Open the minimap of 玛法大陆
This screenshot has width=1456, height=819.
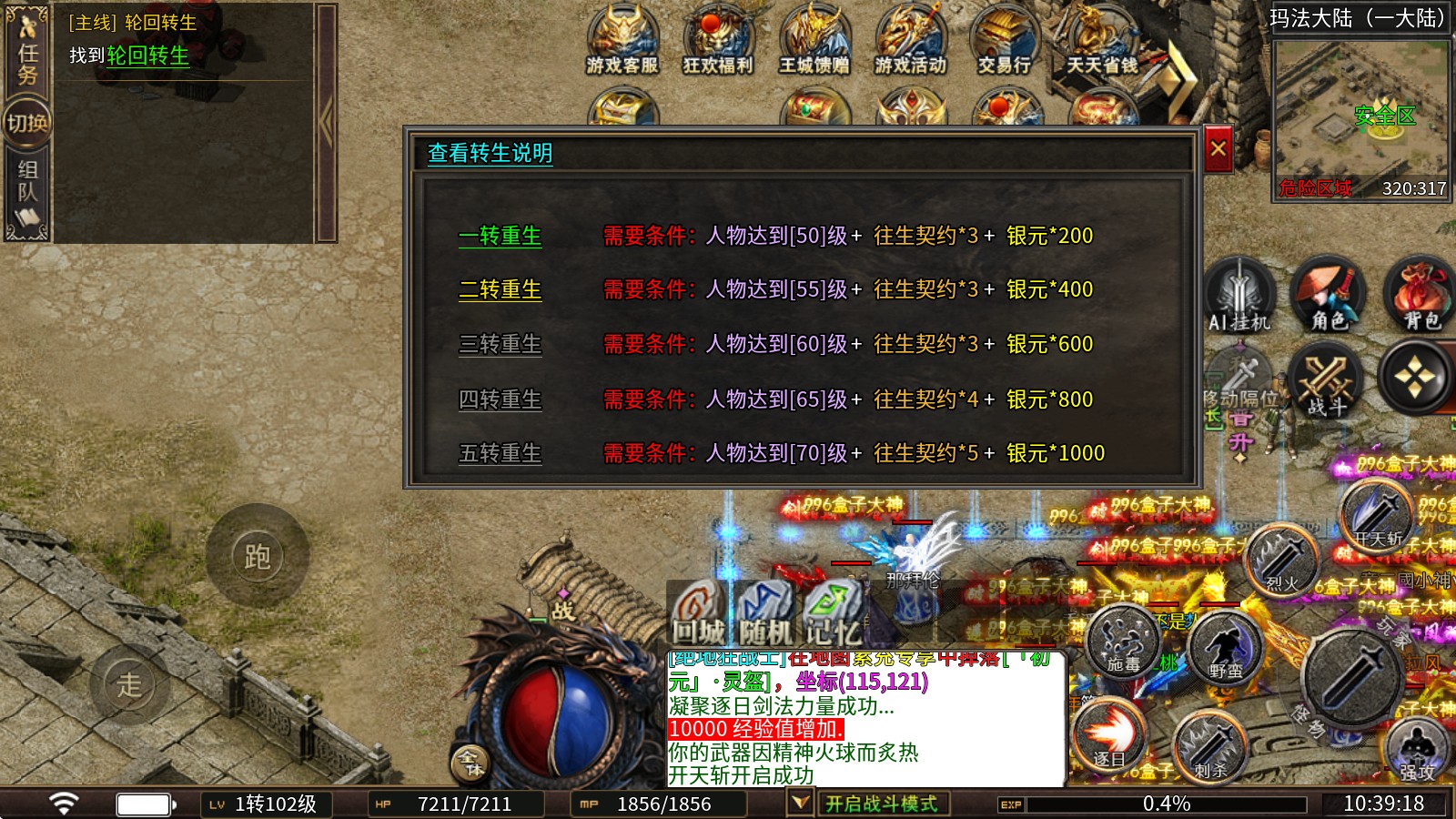point(1360,118)
